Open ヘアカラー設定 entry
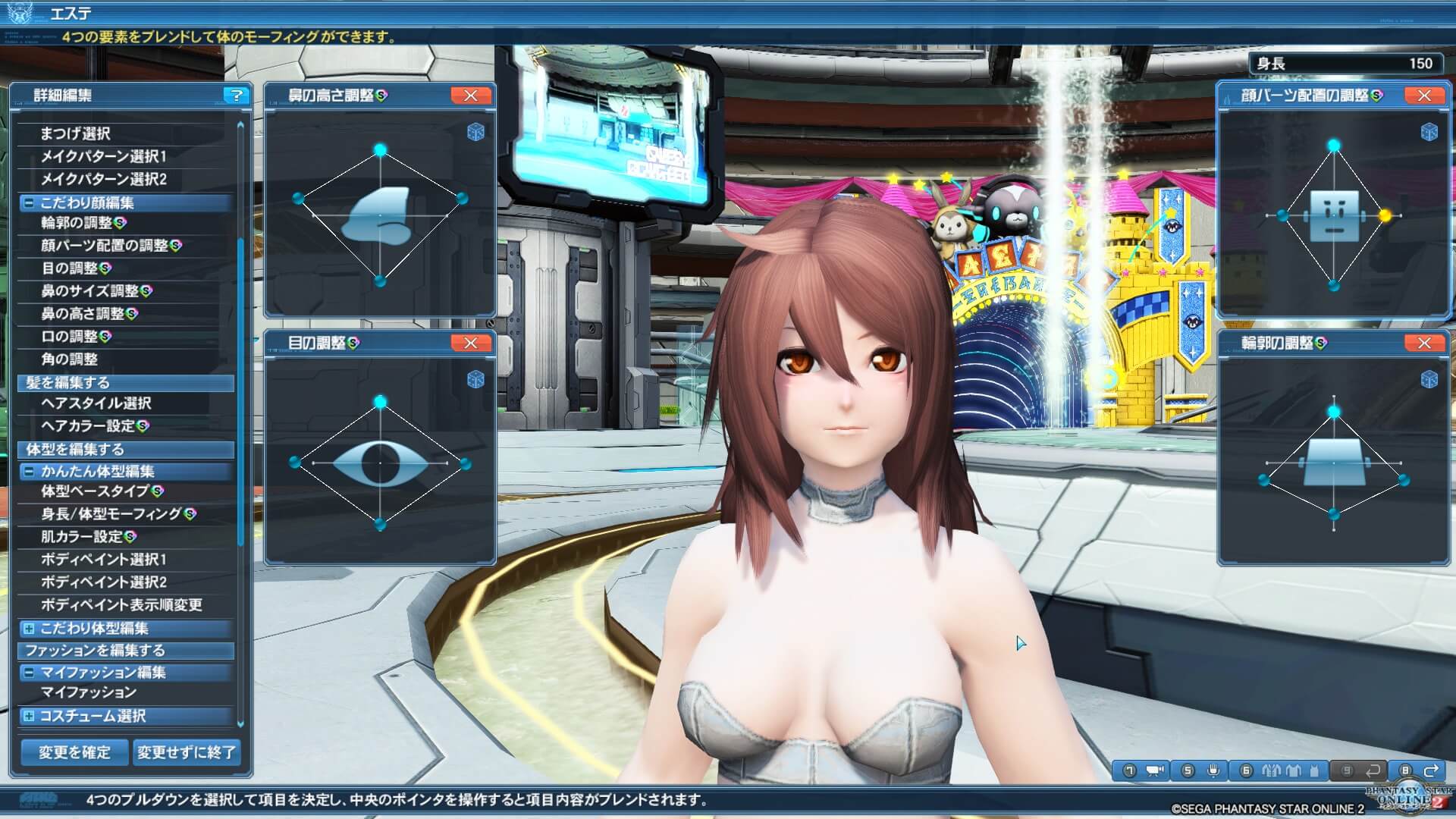The height and width of the screenshot is (819, 1456). click(x=88, y=426)
